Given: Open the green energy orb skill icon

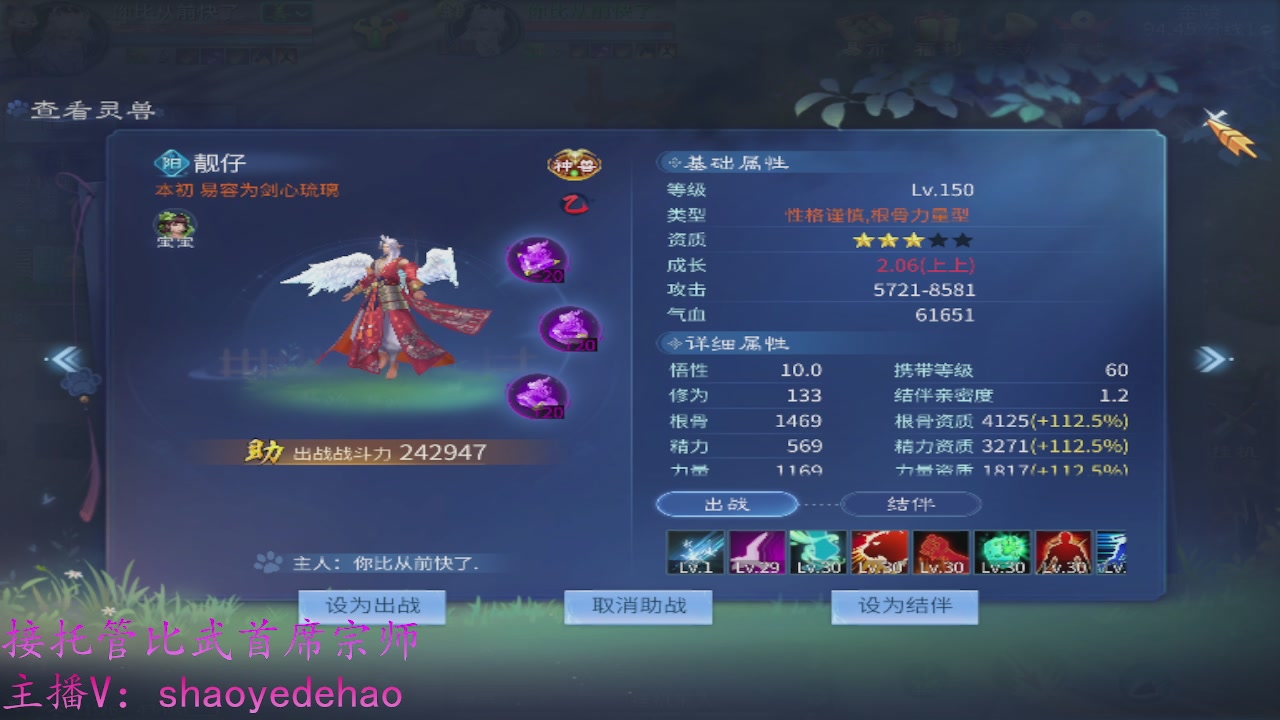Looking at the screenshot, I should tap(1001, 551).
